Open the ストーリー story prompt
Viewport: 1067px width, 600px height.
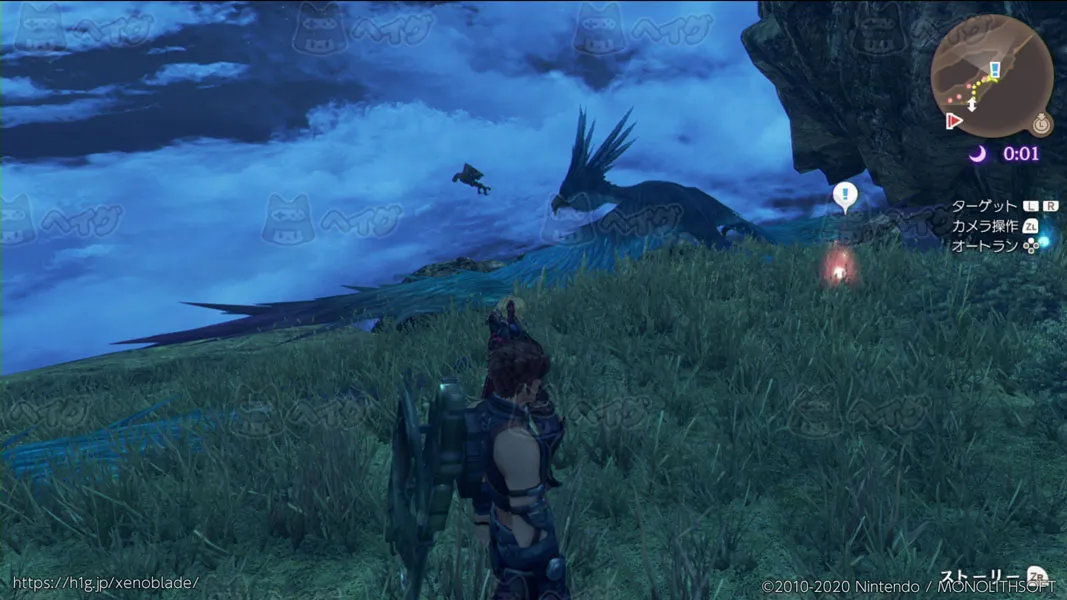(987, 578)
